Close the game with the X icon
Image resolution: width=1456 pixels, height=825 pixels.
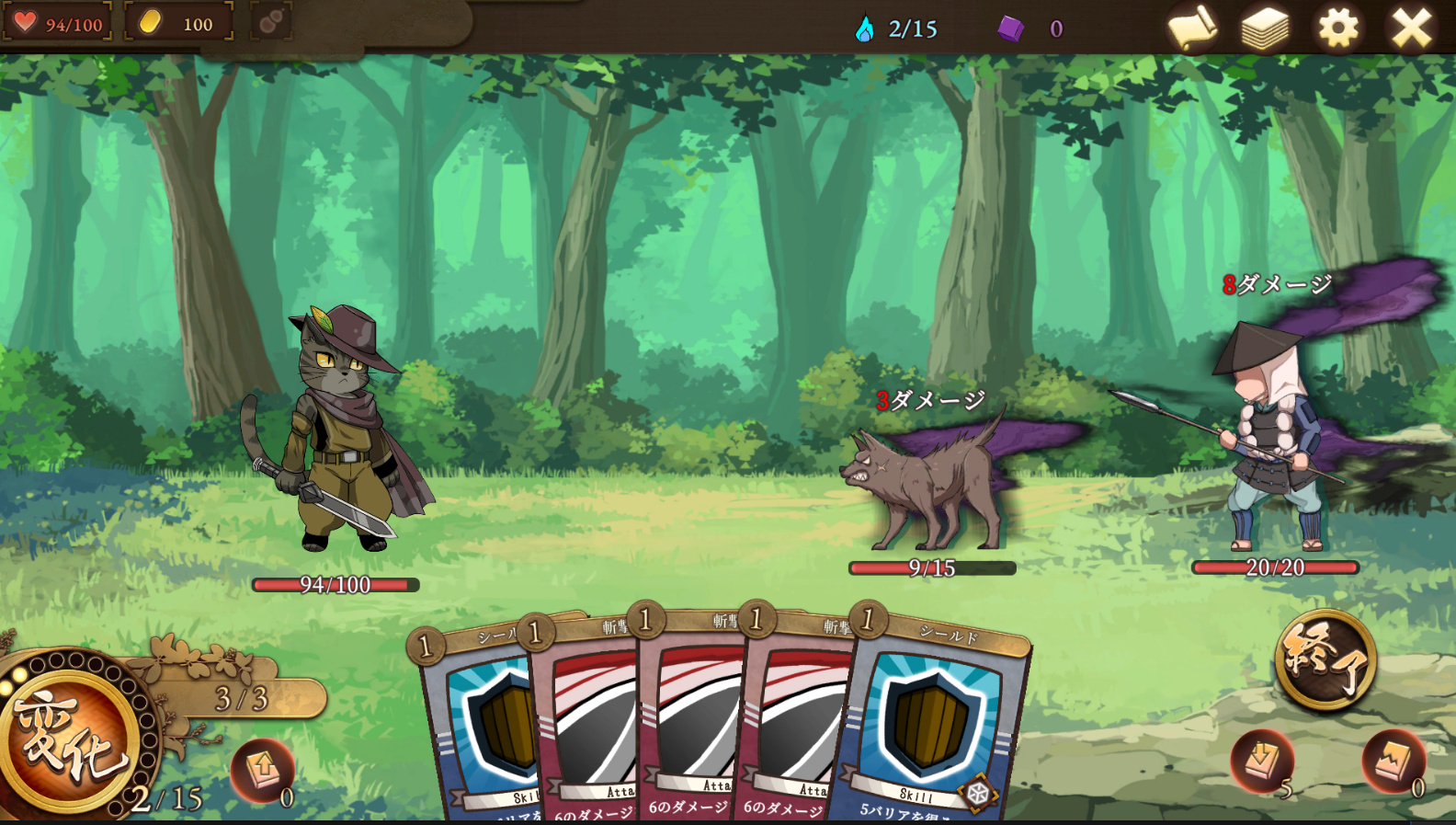coord(1411,29)
